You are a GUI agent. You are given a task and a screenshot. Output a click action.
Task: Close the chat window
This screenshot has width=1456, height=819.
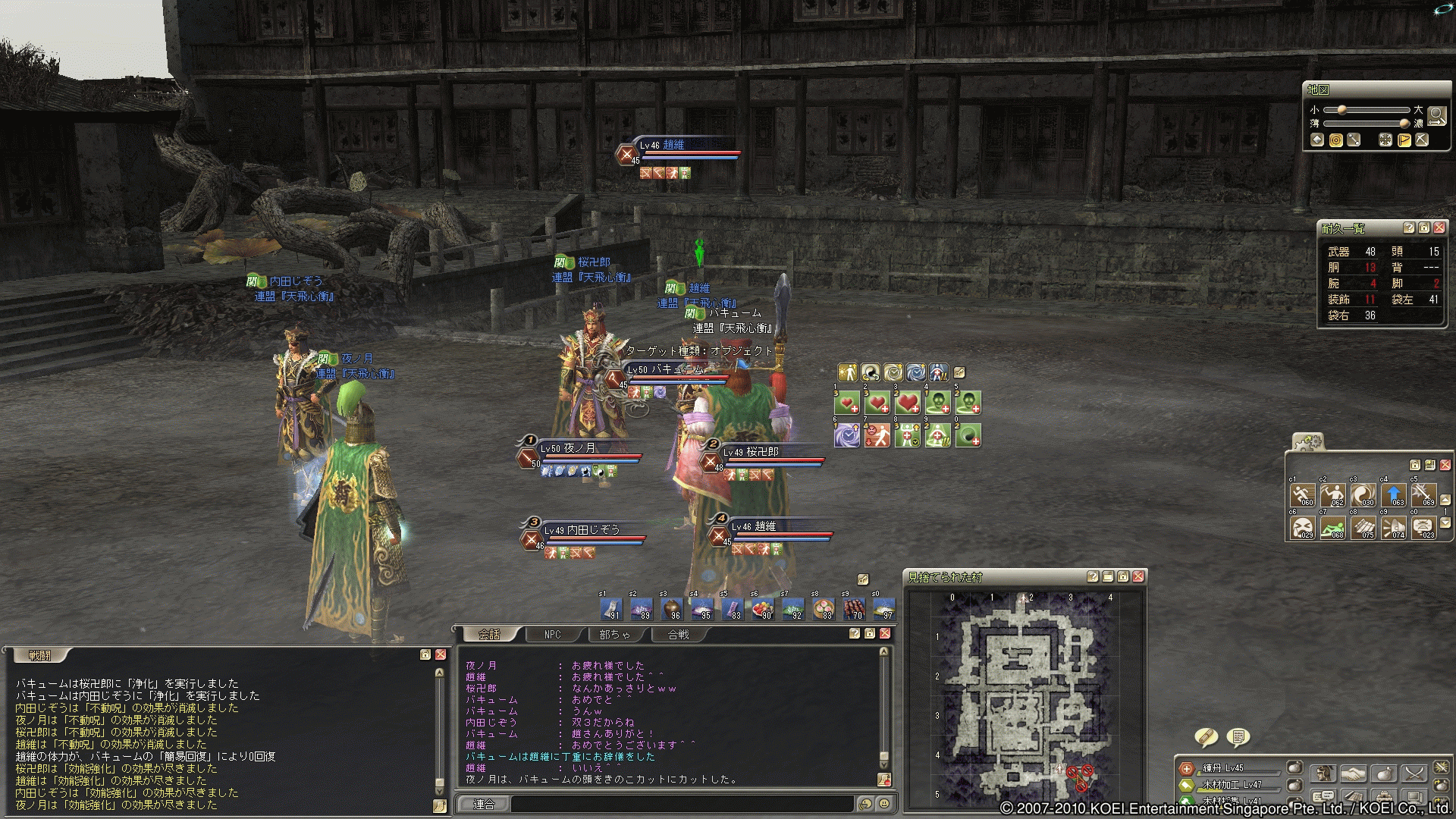(884, 633)
